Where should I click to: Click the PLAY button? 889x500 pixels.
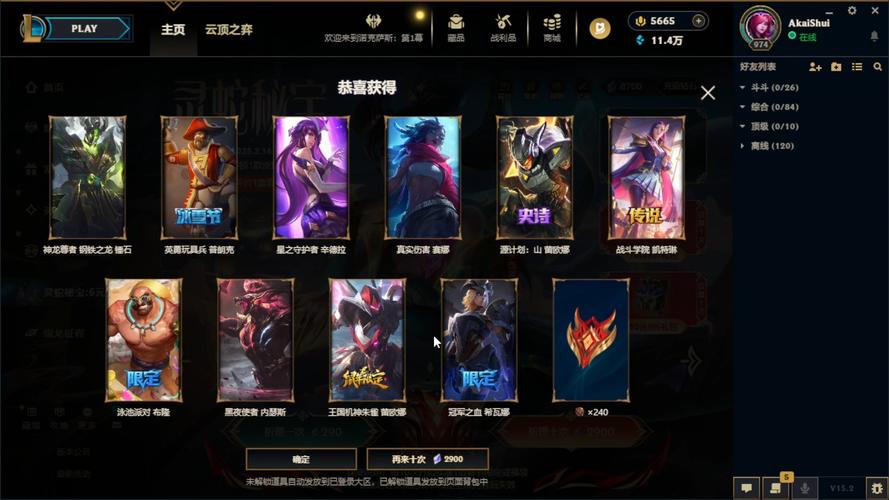pyautogui.click(x=84, y=28)
